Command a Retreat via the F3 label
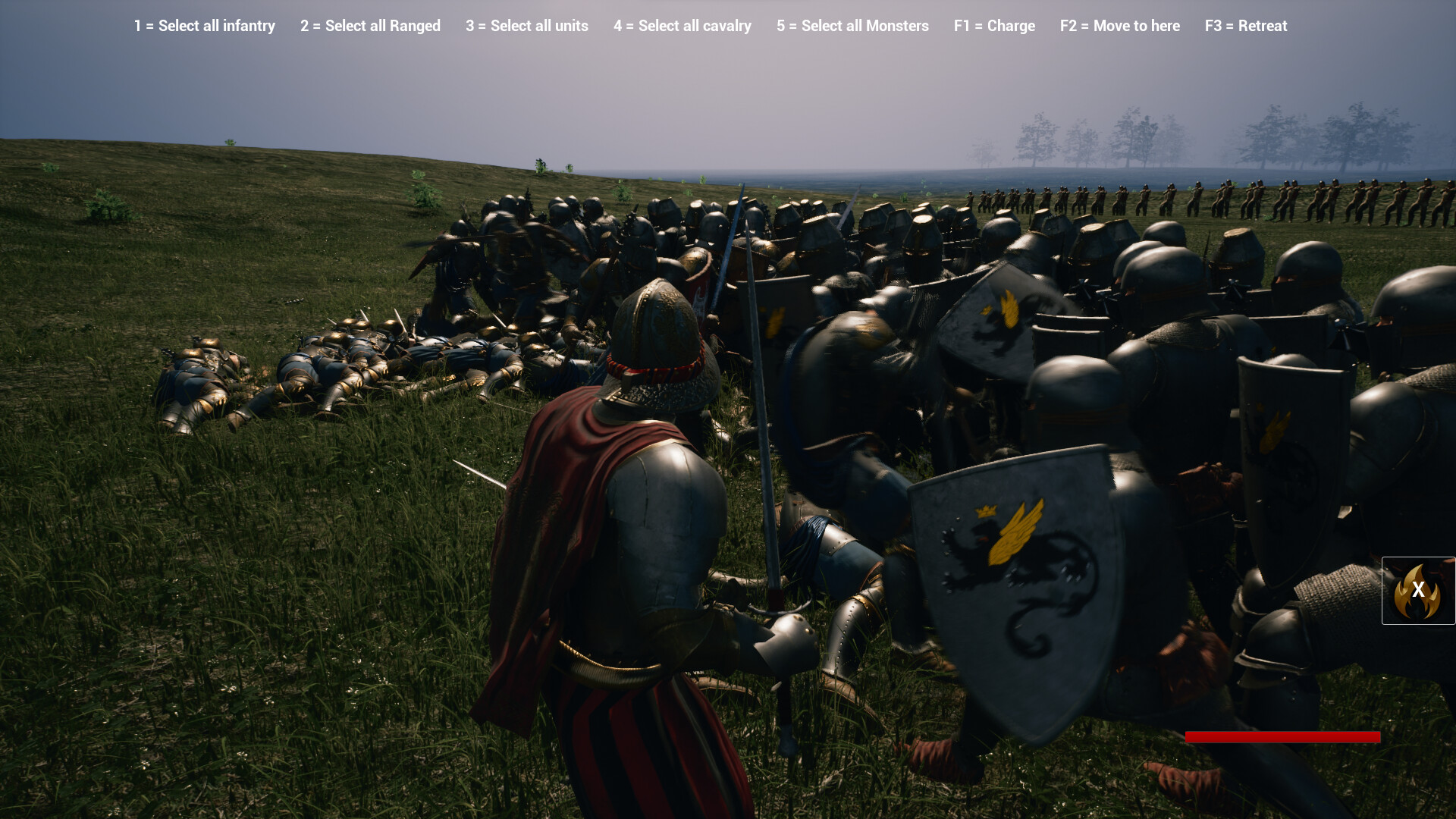1456x819 pixels. pos(1246,26)
